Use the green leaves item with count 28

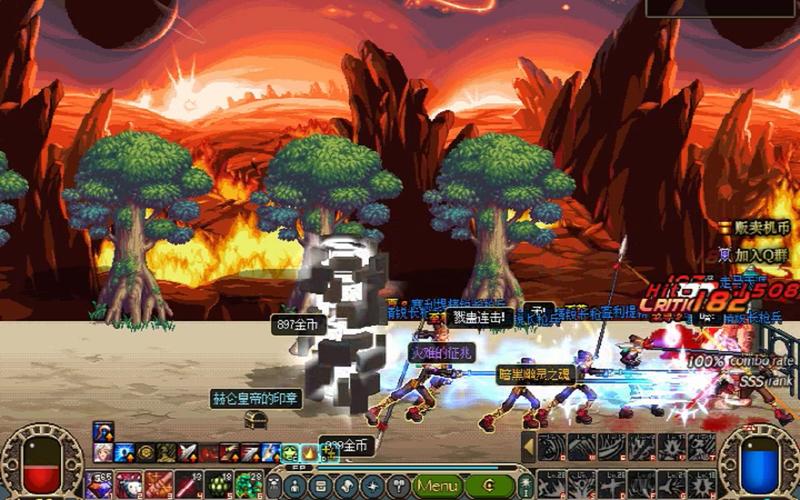pyautogui.click(x=248, y=485)
